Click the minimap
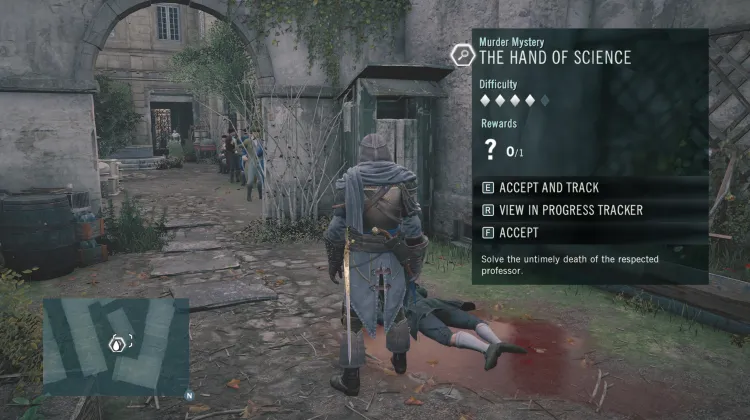Viewport: 750px width, 420px height. point(116,346)
